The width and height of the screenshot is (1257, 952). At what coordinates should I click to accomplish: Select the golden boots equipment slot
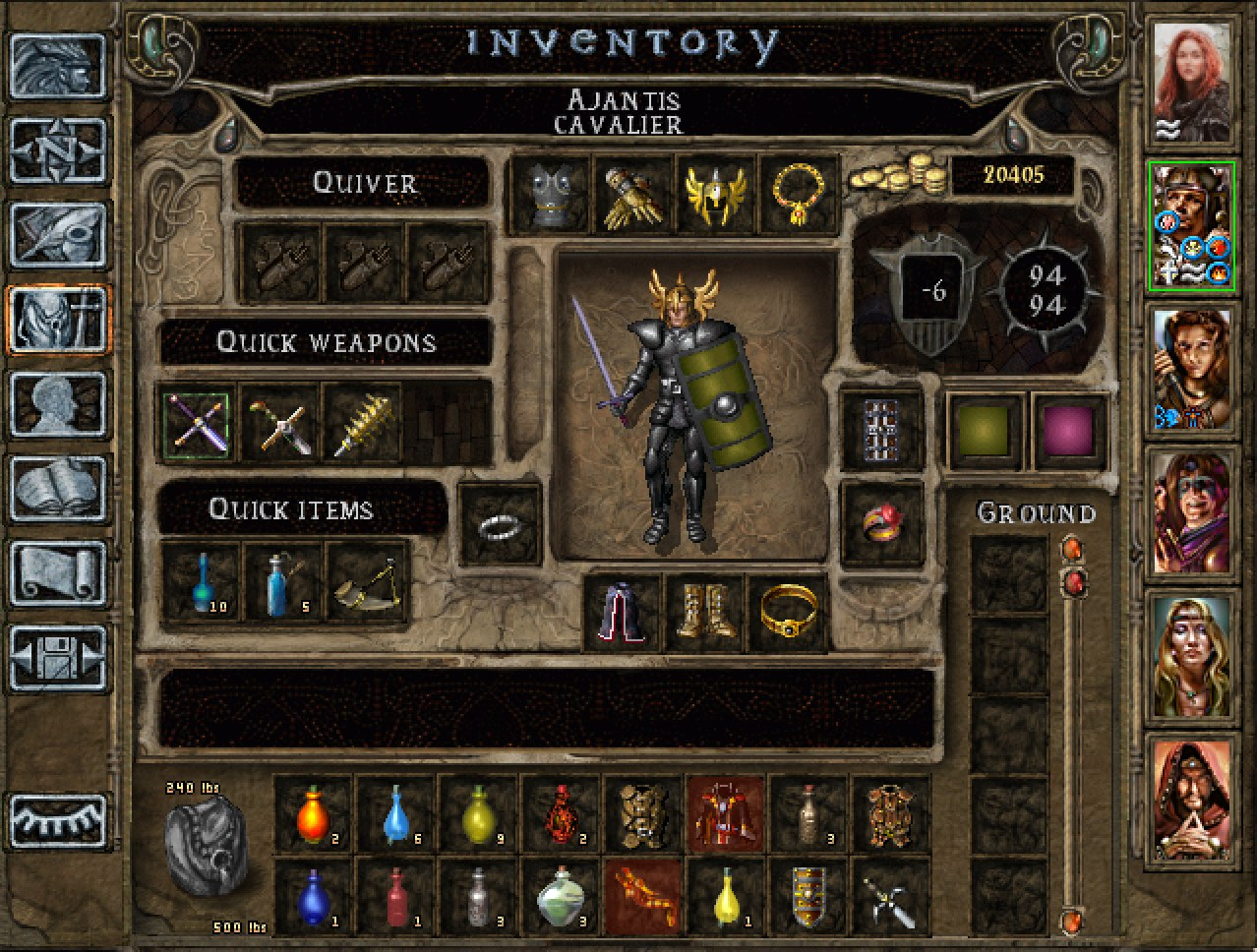[x=705, y=614]
